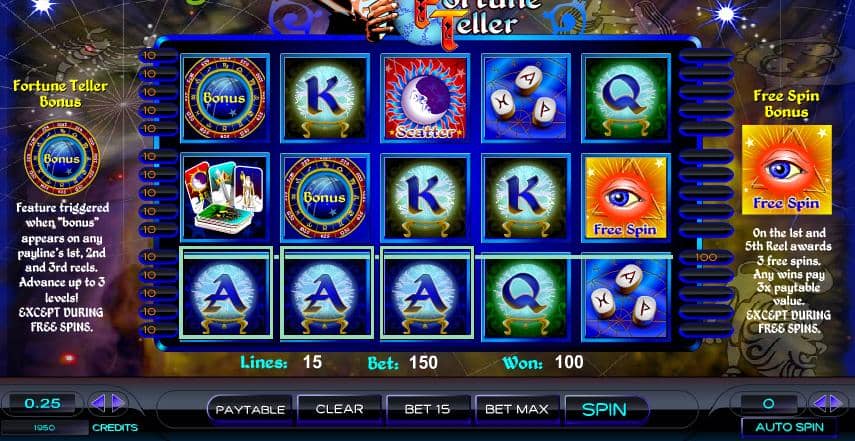The width and height of the screenshot is (855, 441).
Task: Select the Bet 15 button
Action: click(428, 409)
